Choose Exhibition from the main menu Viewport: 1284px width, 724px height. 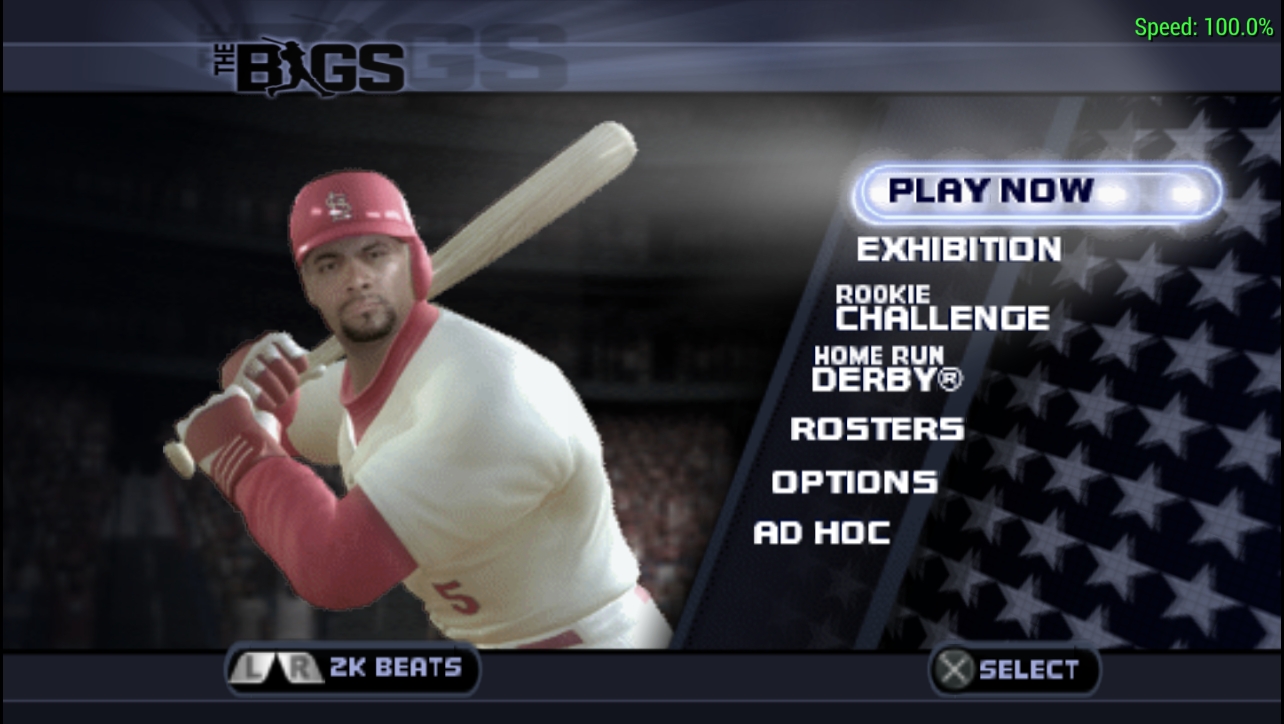pos(958,249)
